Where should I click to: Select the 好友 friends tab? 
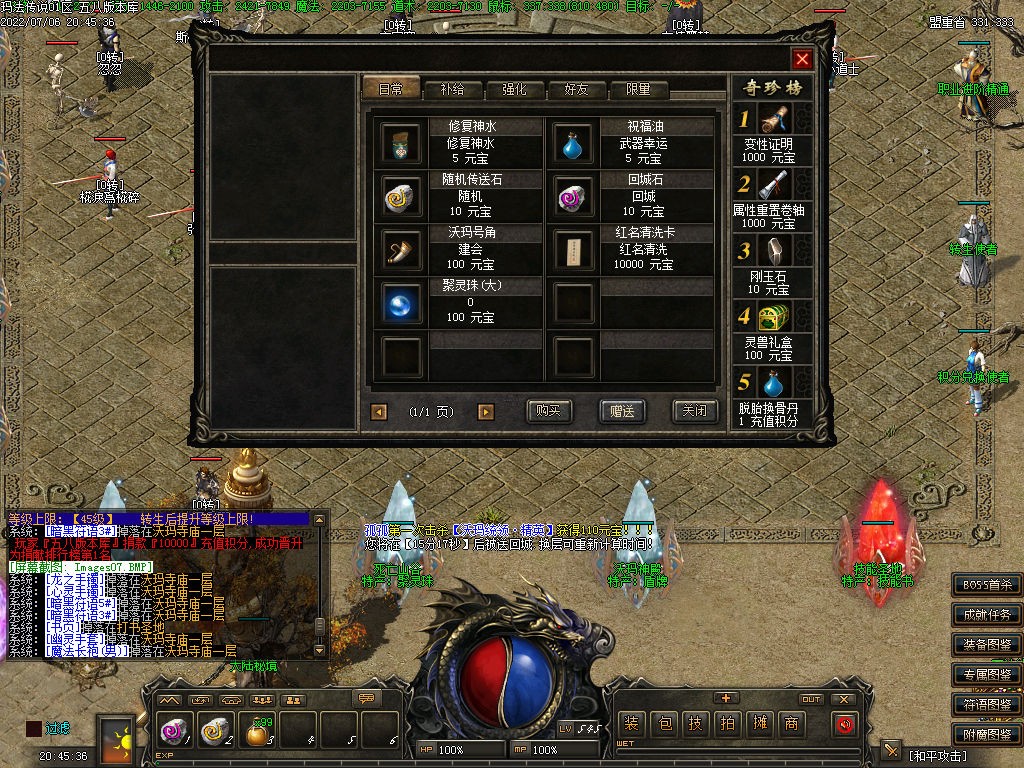tap(577, 89)
